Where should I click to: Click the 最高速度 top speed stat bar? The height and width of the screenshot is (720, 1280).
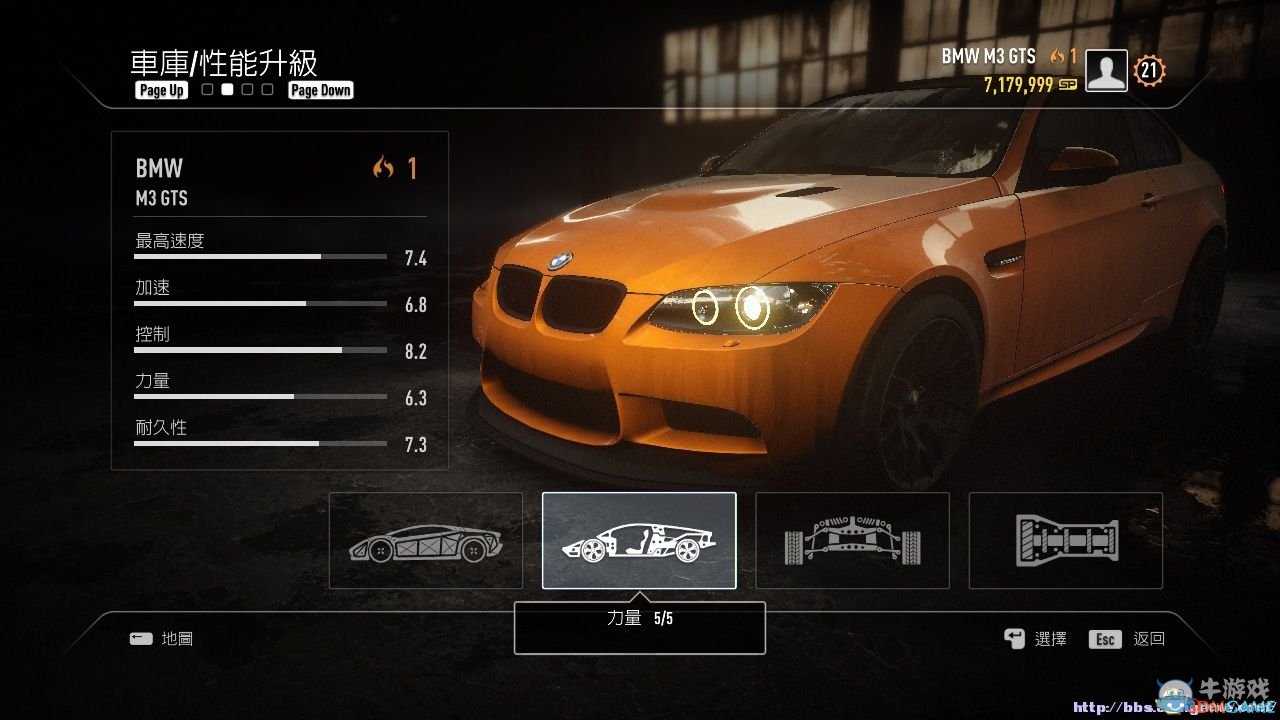tap(260, 255)
